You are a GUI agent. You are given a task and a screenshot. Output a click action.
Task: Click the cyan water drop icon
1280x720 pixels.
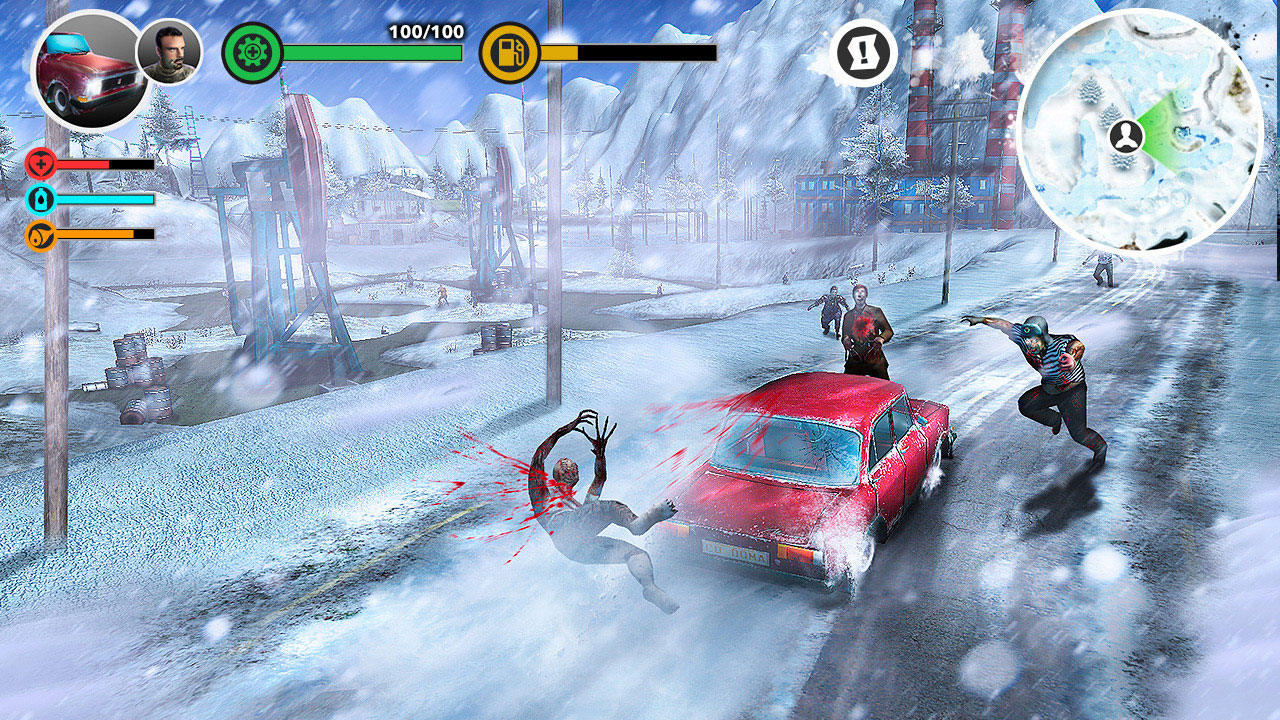click(x=38, y=199)
